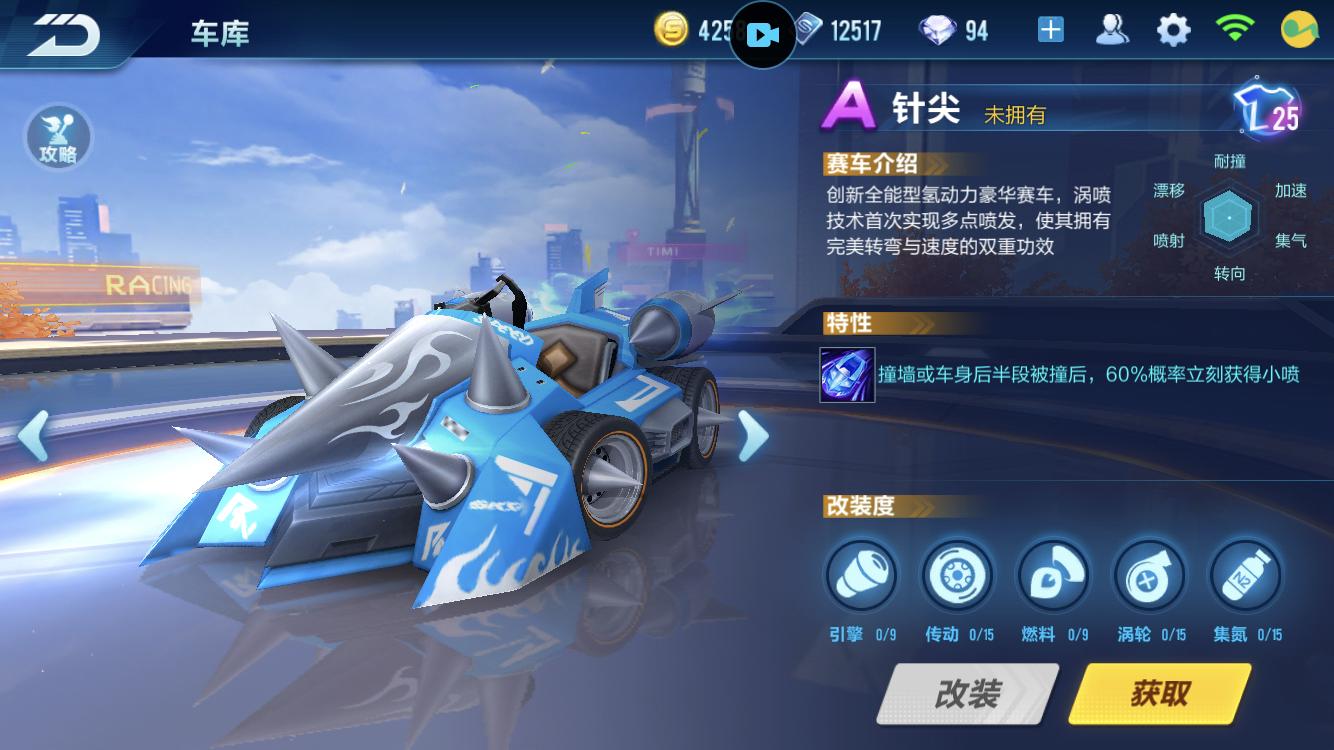Click your profile avatar top right
1334x750 pixels.
tap(1301, 30)
